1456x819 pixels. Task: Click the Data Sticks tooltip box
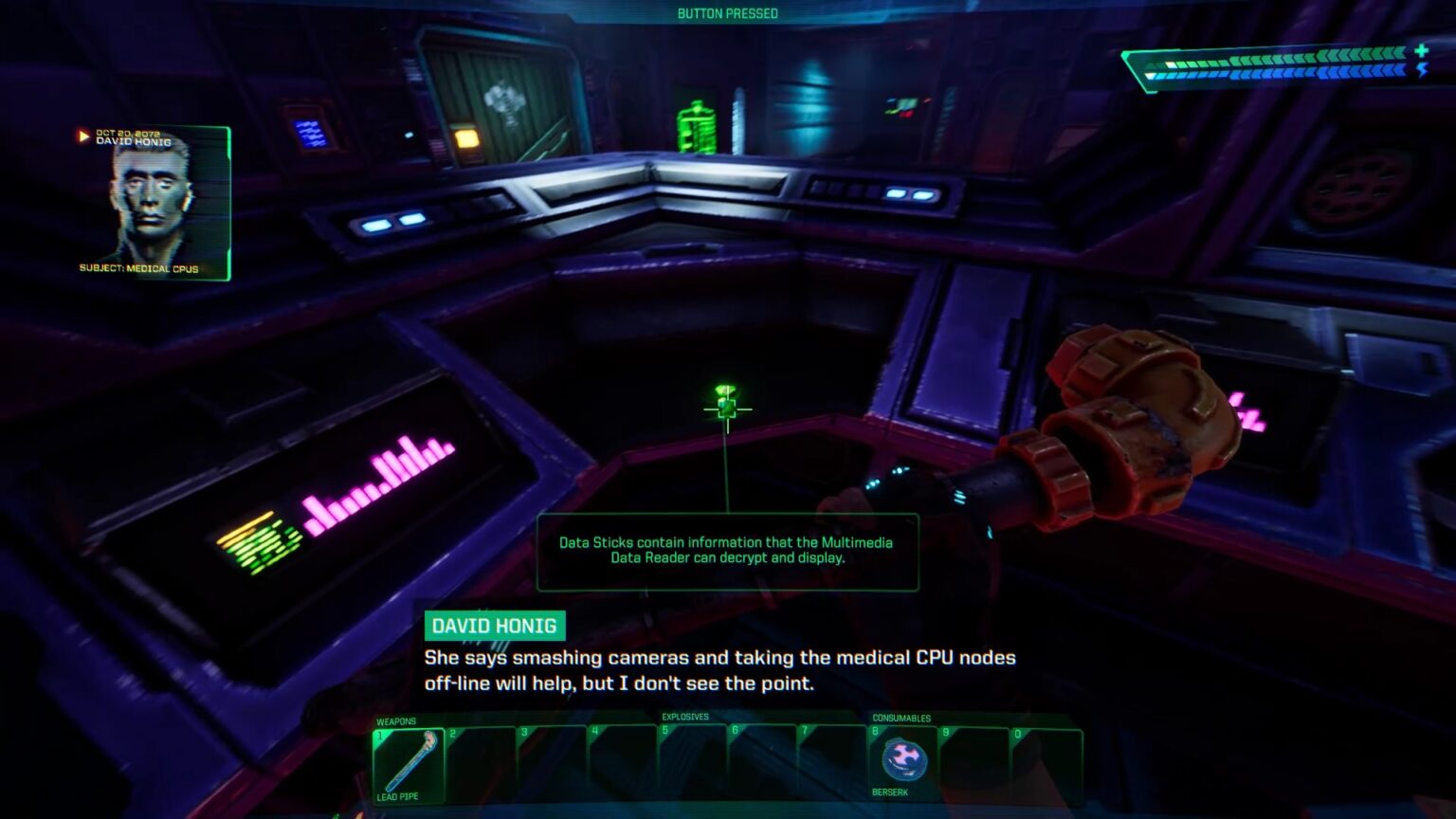[x=726, y=552]
